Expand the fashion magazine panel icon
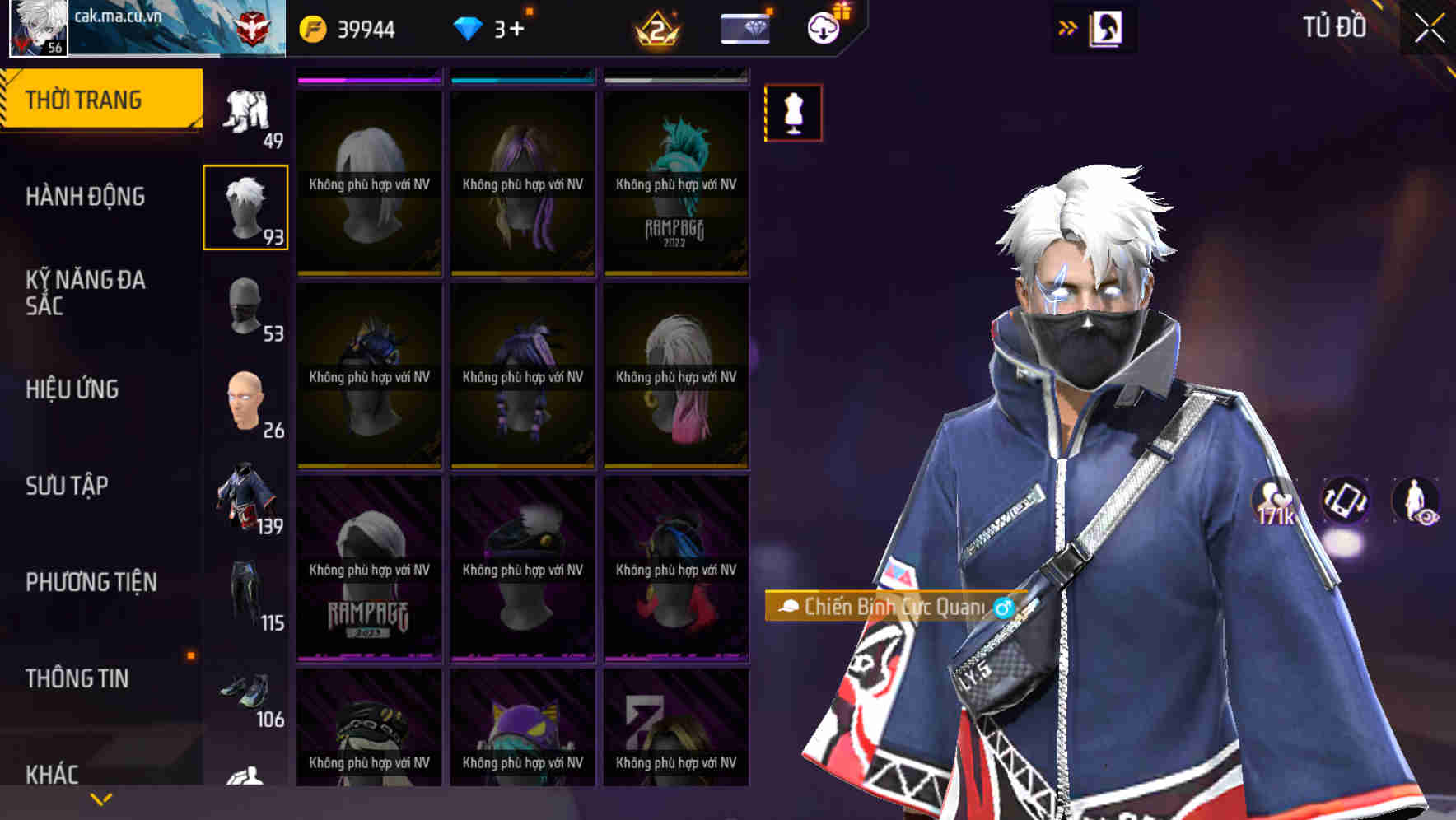Screen dimensions: 1456x820 coord(1105,27)
